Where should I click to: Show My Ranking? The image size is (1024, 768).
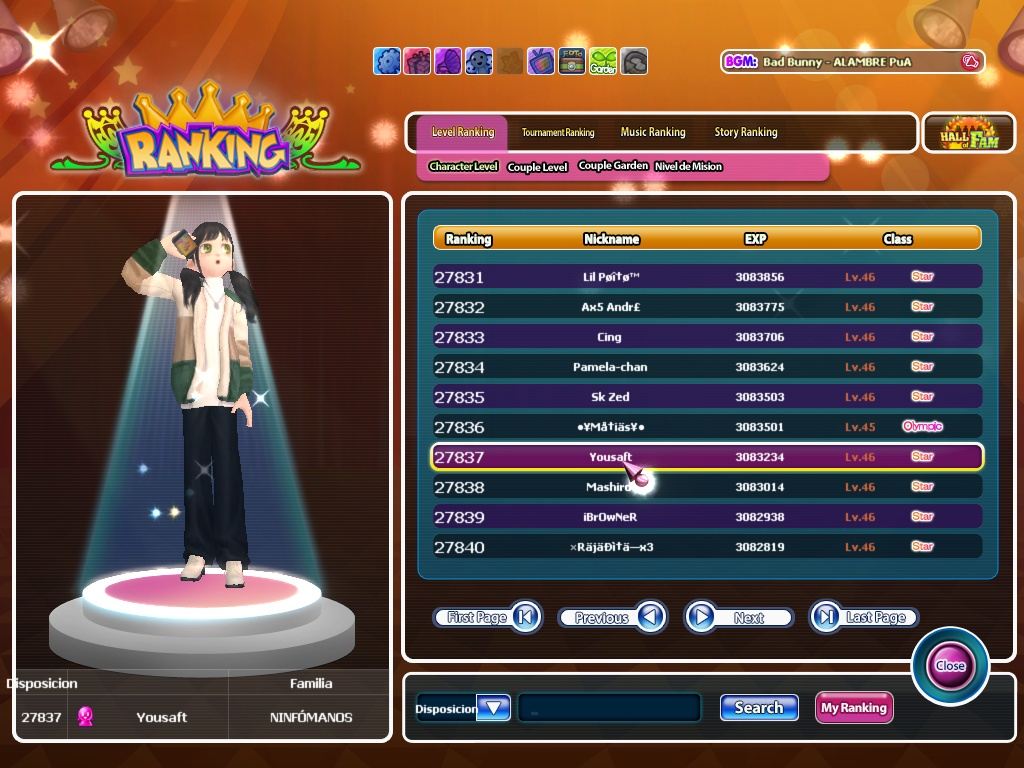(853, 708)
